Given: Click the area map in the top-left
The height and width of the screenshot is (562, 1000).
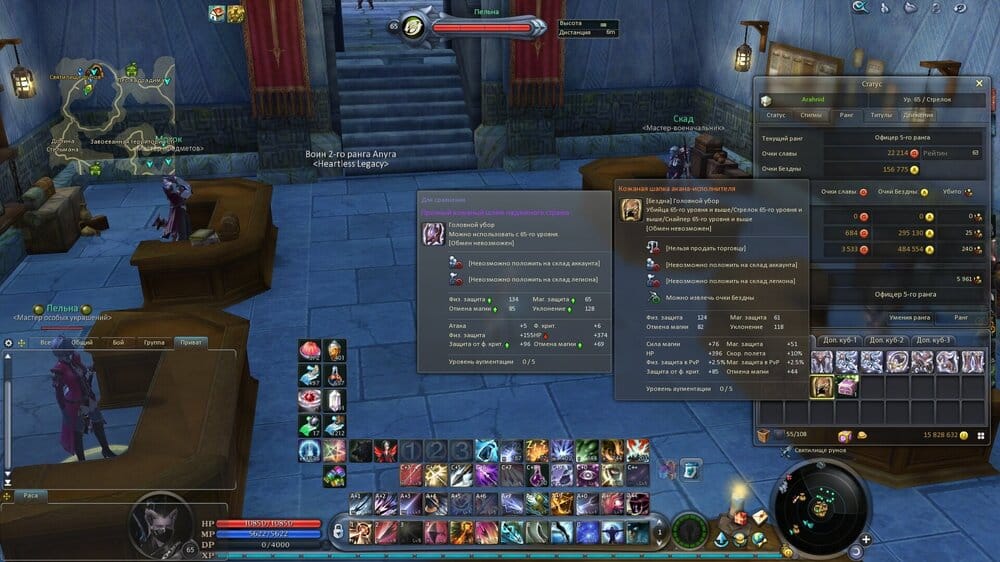Looking at the screenshot, I should point(115,120).
